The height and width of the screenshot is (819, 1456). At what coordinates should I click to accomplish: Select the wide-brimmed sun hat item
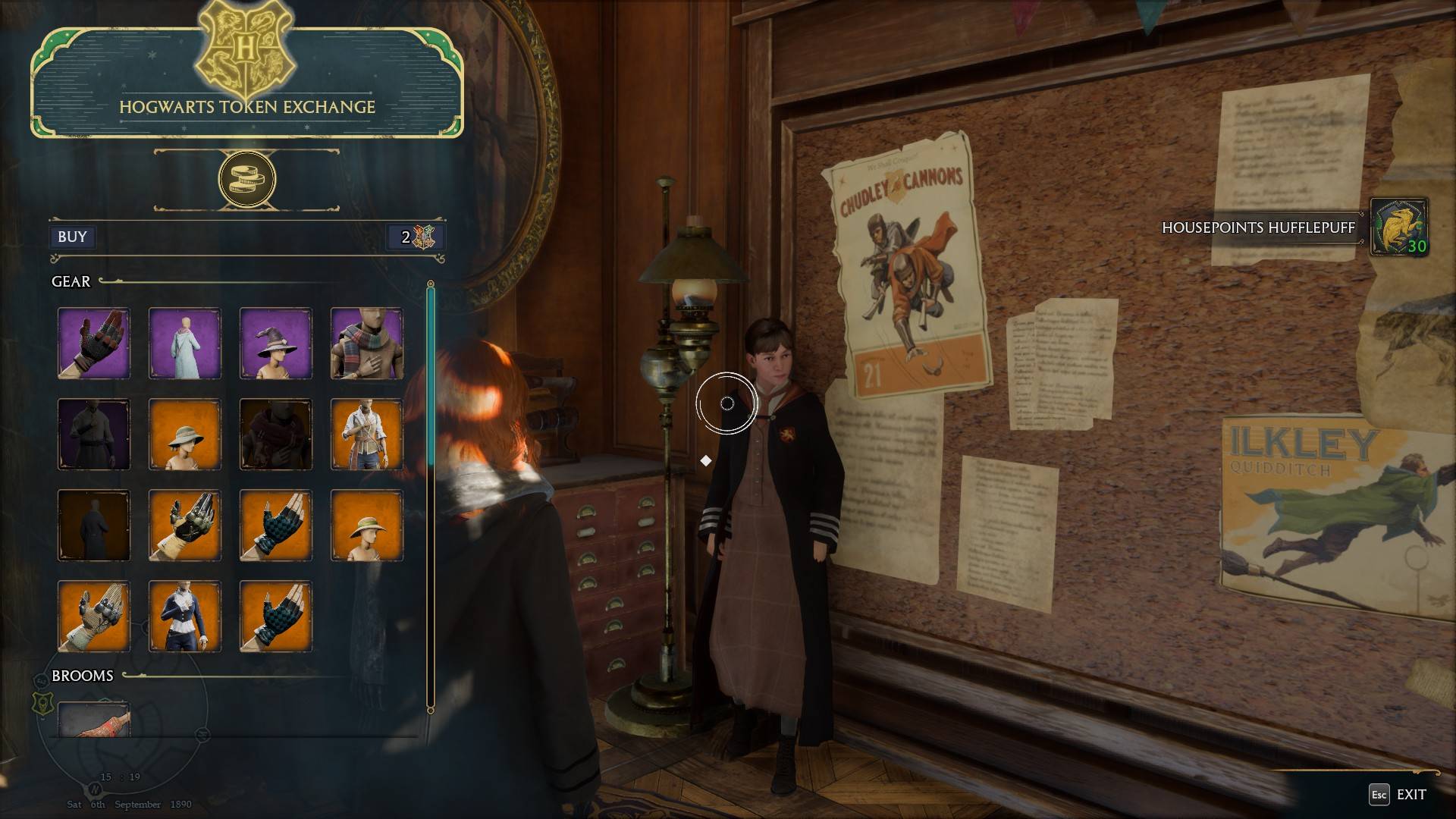184,435
